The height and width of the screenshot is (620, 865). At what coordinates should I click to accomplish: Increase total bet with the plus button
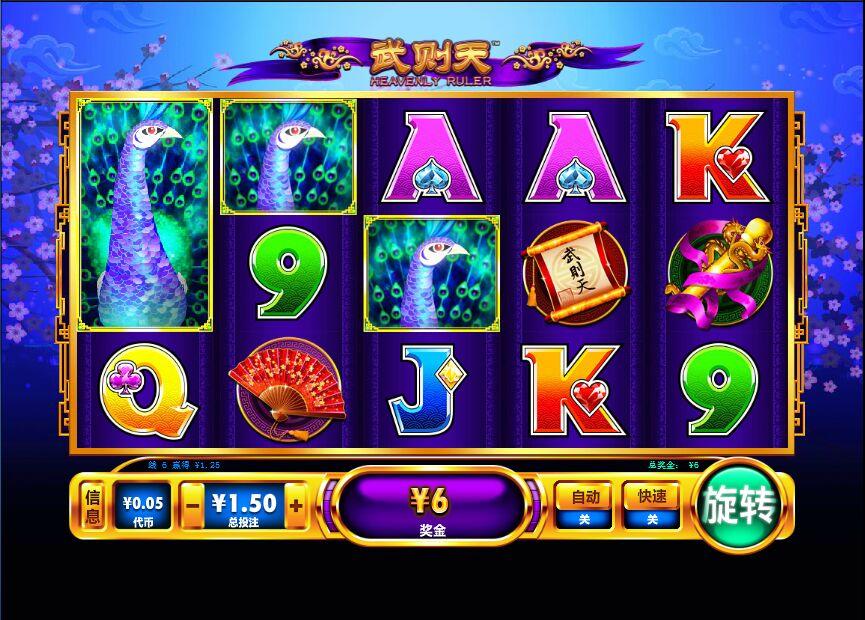[296, 506]
